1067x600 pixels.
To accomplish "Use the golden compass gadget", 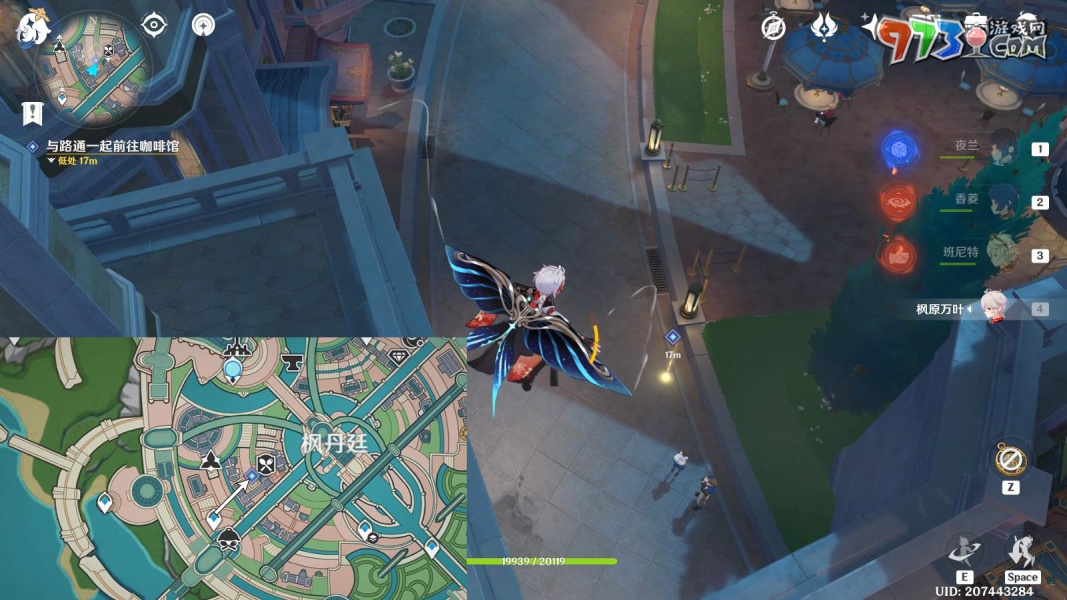I will point(1010,461).
